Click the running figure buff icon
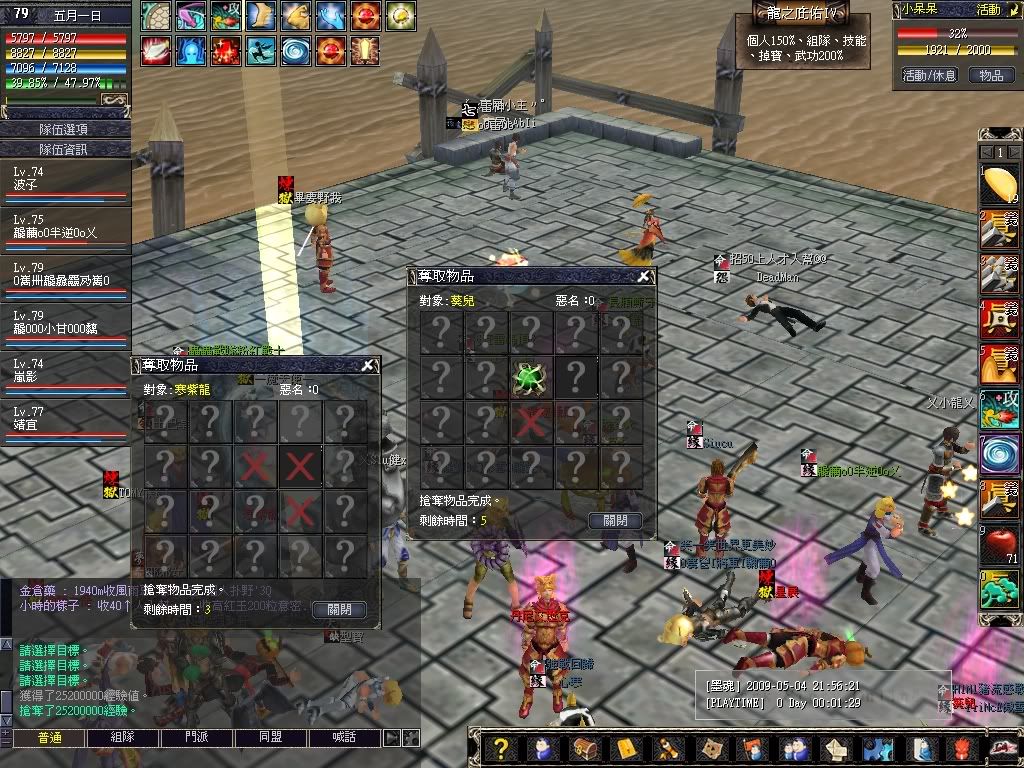The width and height of the screenshot is (1024, 768). coord(261,49)
